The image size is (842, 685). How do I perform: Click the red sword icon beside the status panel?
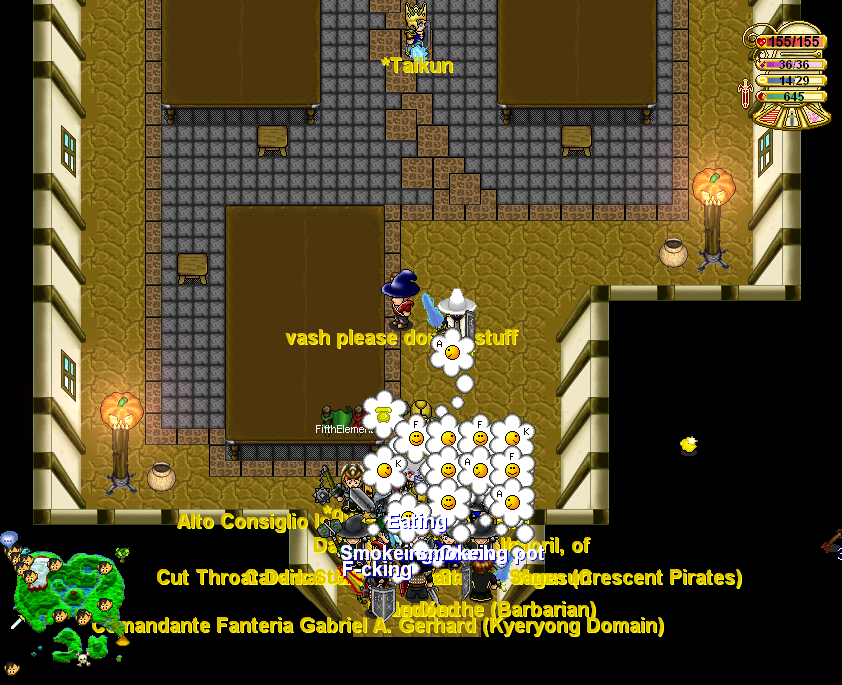coord(745,95)
